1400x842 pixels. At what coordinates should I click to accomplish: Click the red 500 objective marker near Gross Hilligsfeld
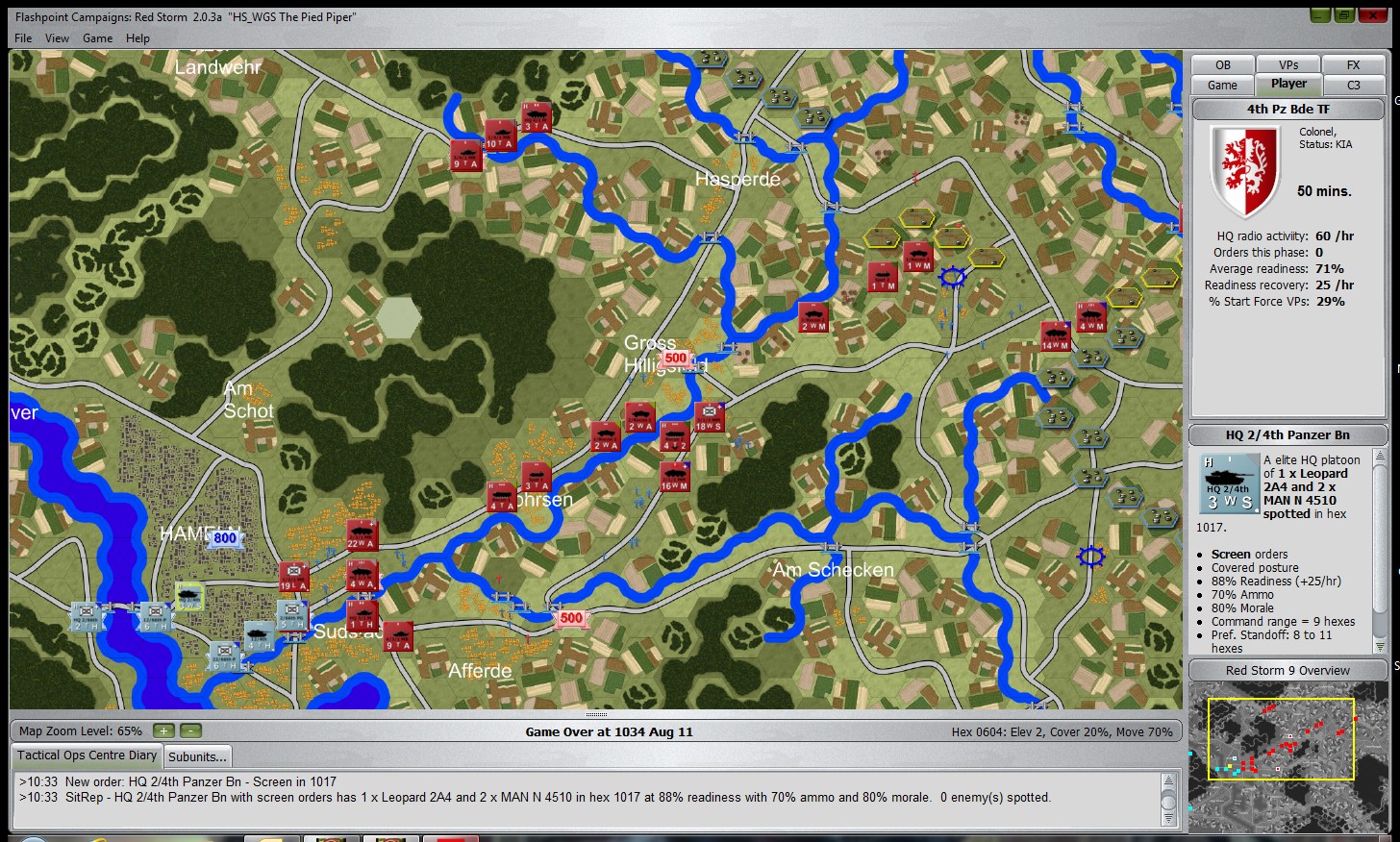(x=676, y=357)
